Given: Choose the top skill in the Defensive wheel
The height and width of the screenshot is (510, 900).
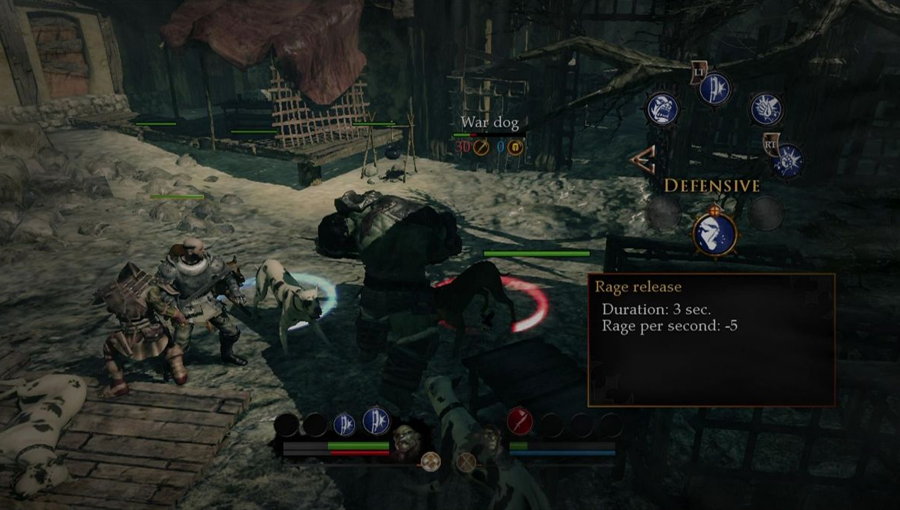Looking at the screenshot, I should point(714,87).
